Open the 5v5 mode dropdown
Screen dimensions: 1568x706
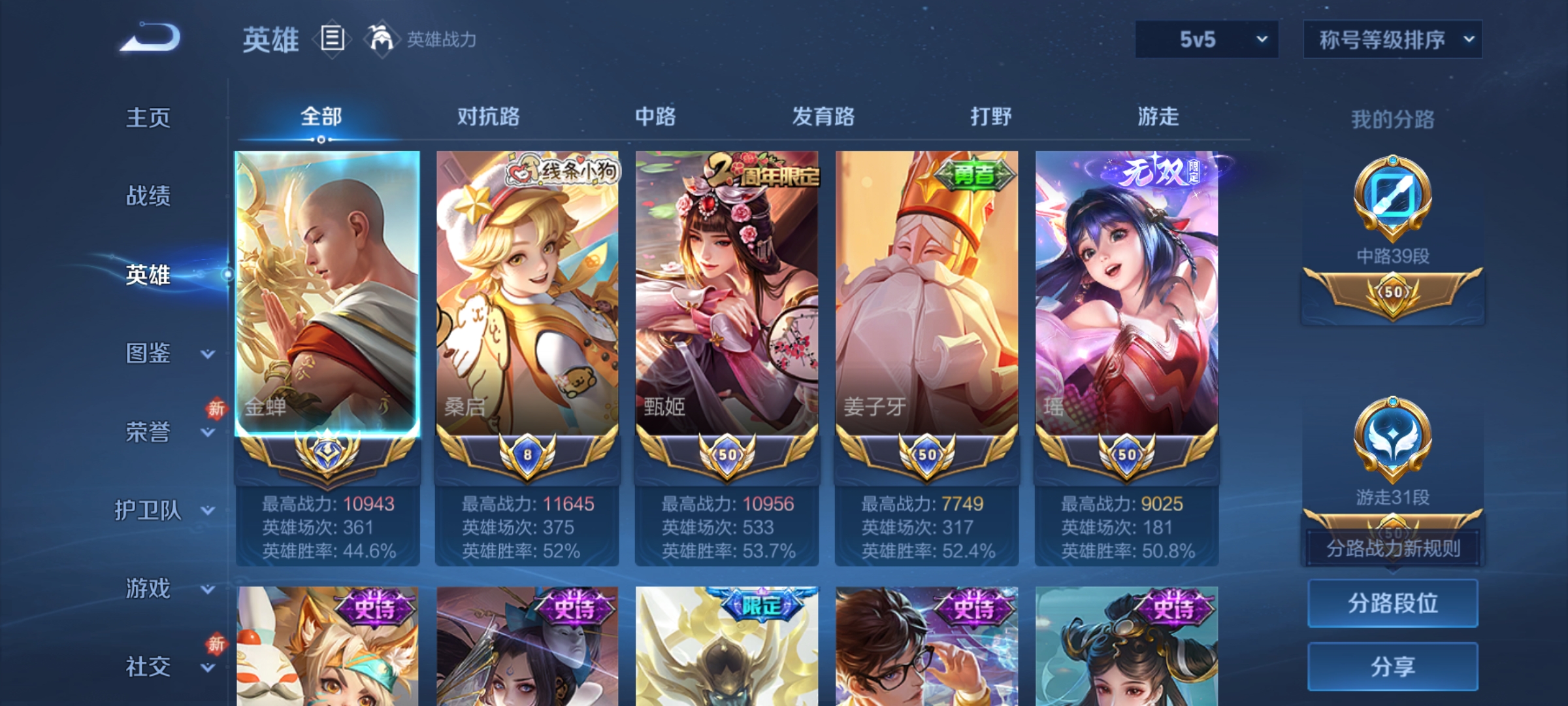(x=1205, y=39)
